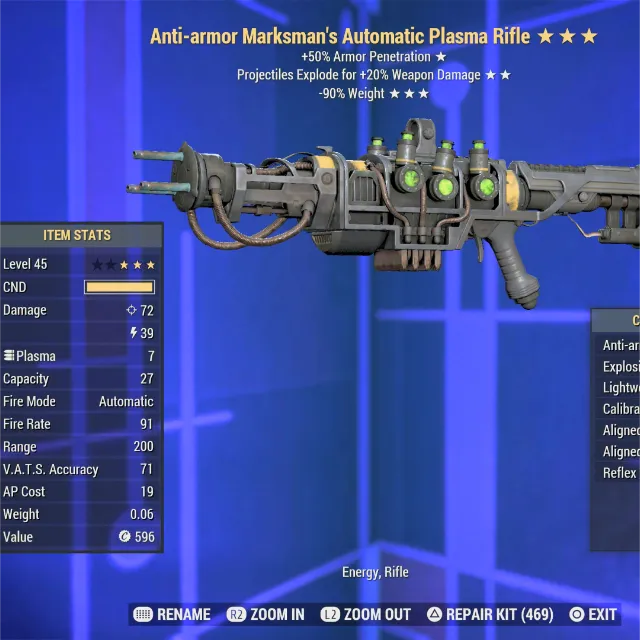The image size is (640, 640).
Task: Choose the RENAME option in the bottom bar
Action: coord(172,614)
